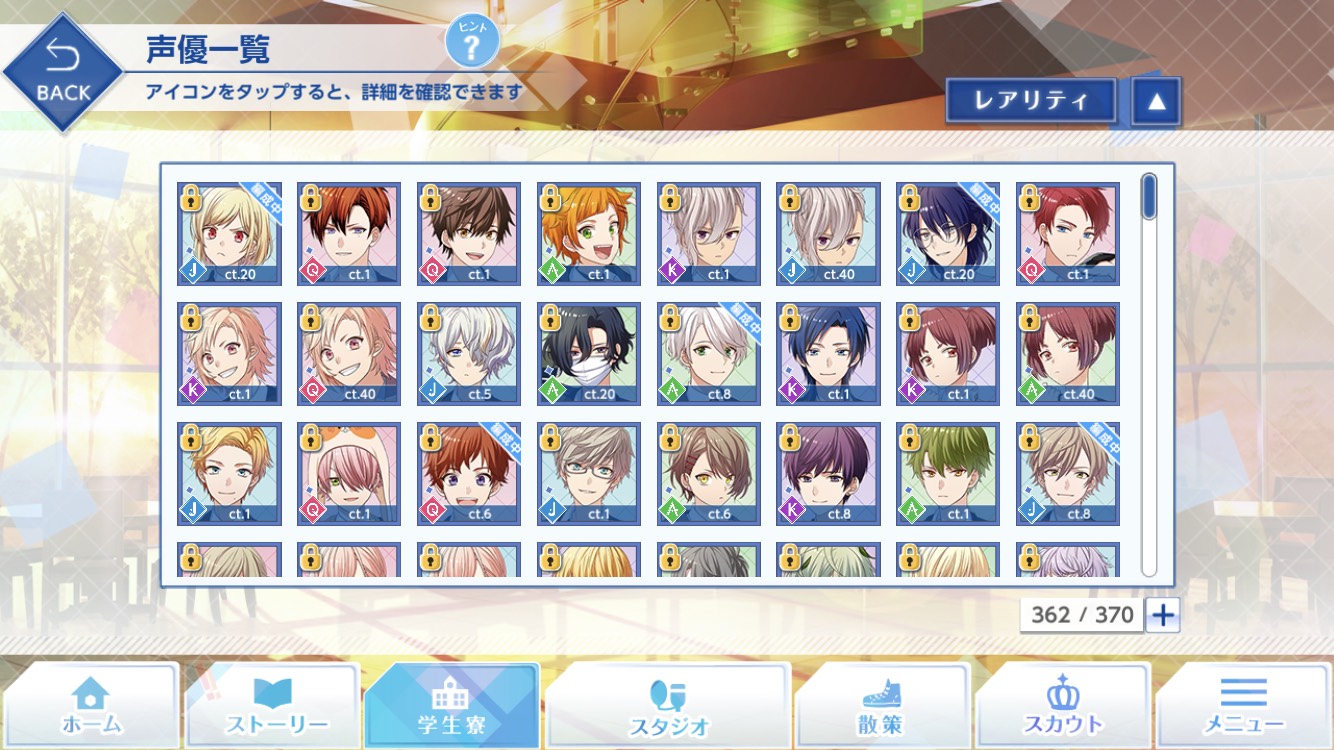Viewport: 1334px width, 750px height.
Task: Select the orange-haired green-eyed character card
Action: [589, 234]
